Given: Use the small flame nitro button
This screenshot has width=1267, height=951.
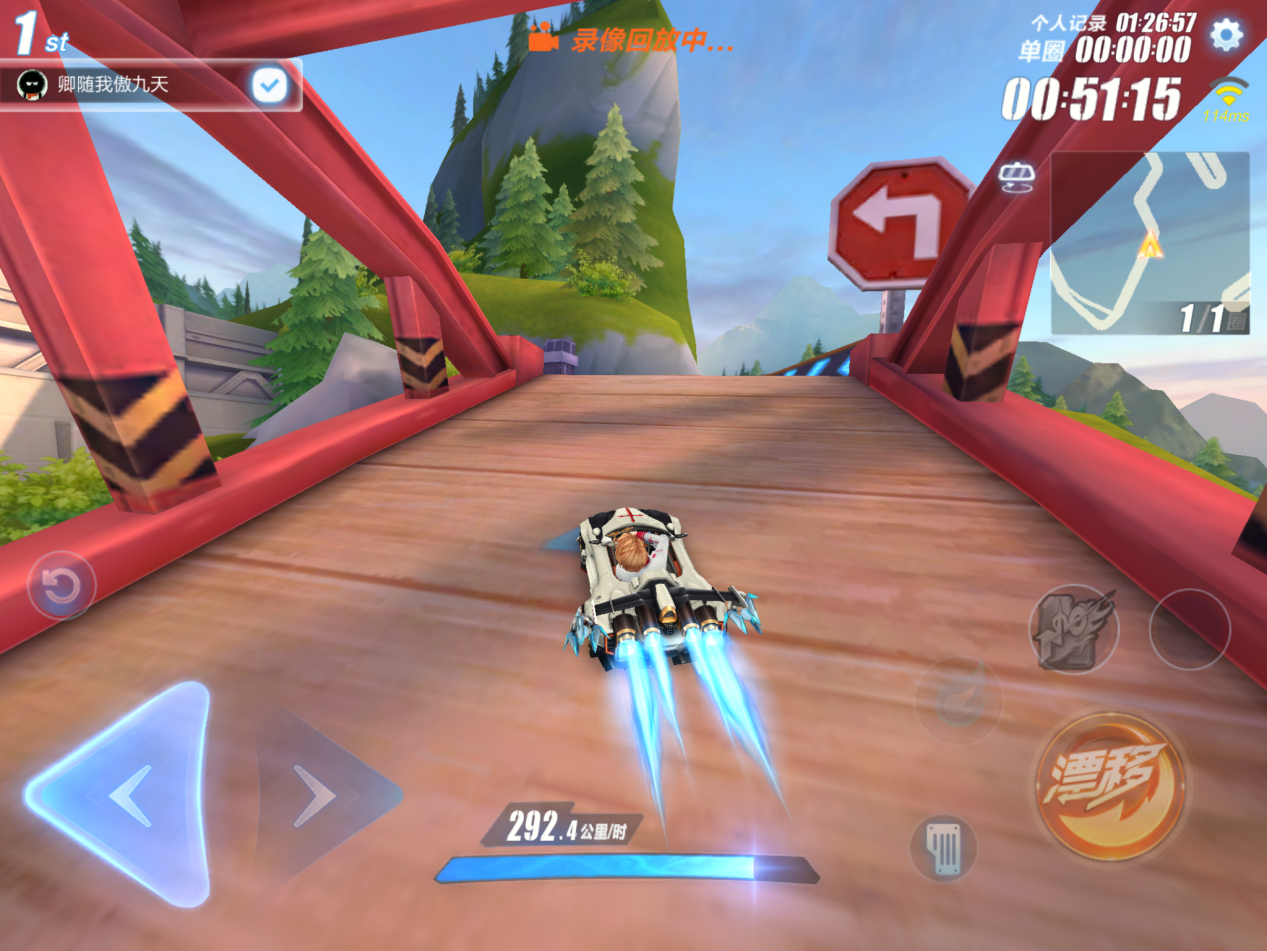Looking at the screenshot, I should tap(959, 700).
